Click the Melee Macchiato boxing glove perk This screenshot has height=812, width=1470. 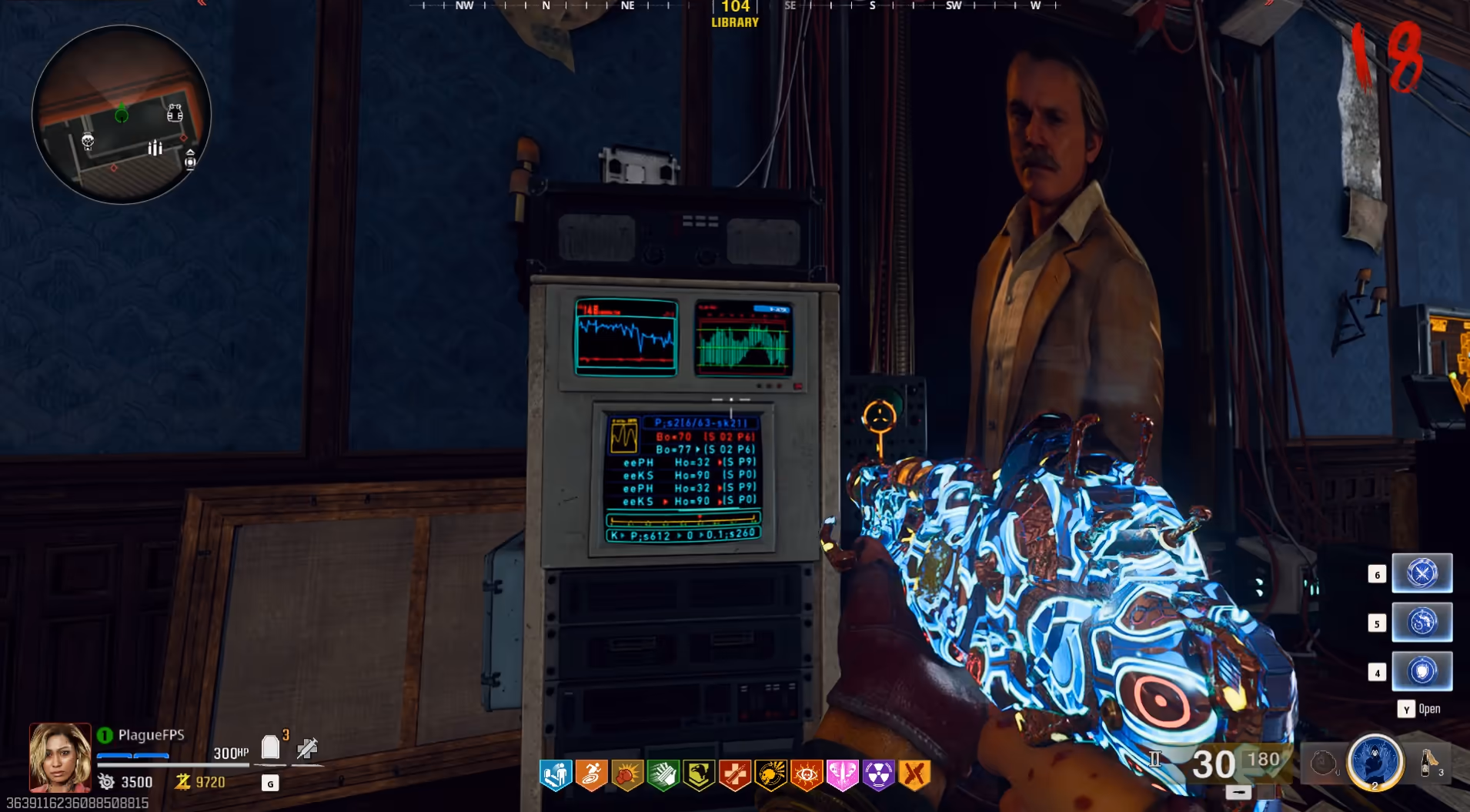pyautogui.click(x=627, y=775)
